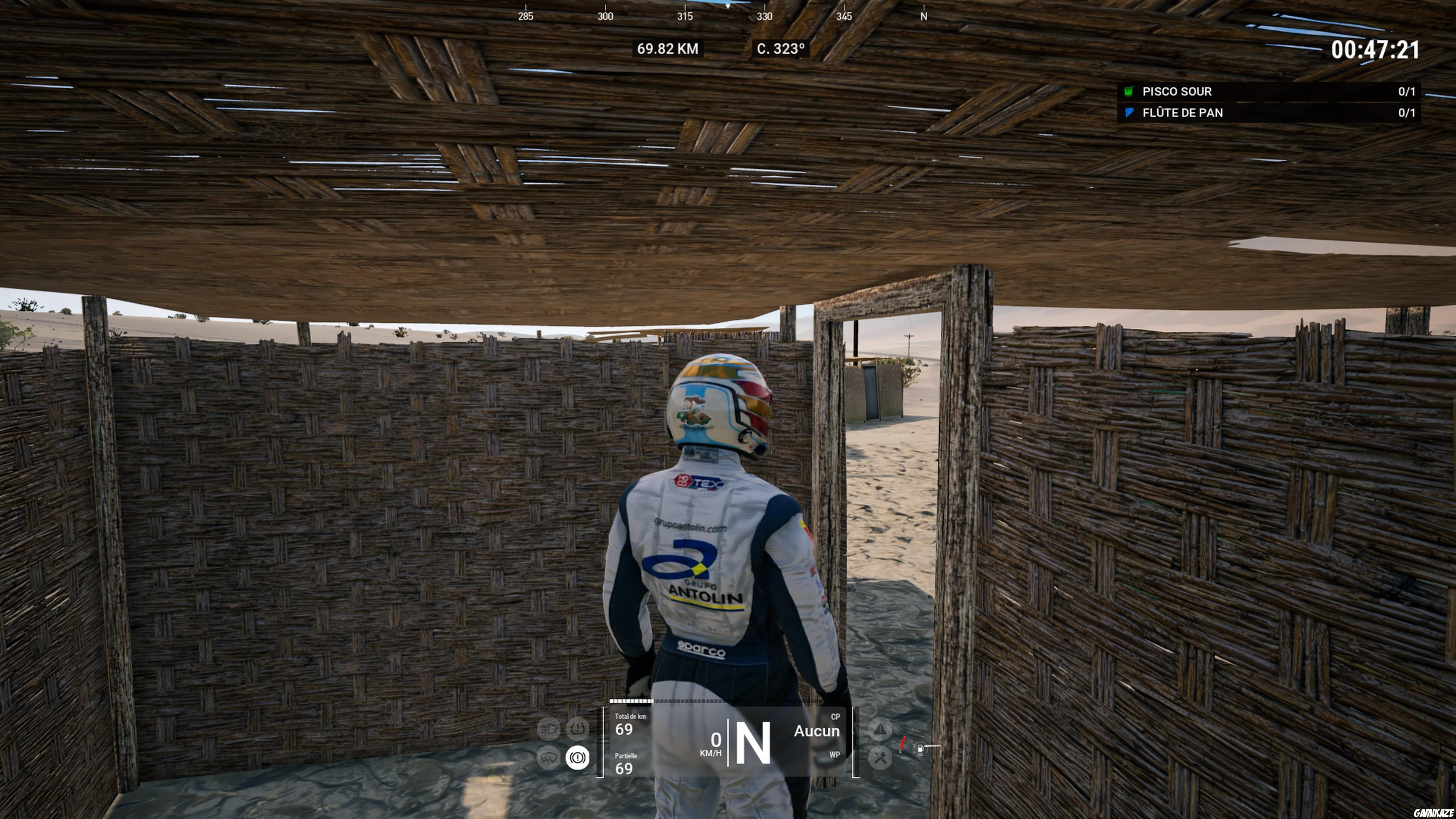The width and height of the screenshot is (1456, 819).
Task: Click the N marker on the compass strip
Action: (x=924, y=16)
